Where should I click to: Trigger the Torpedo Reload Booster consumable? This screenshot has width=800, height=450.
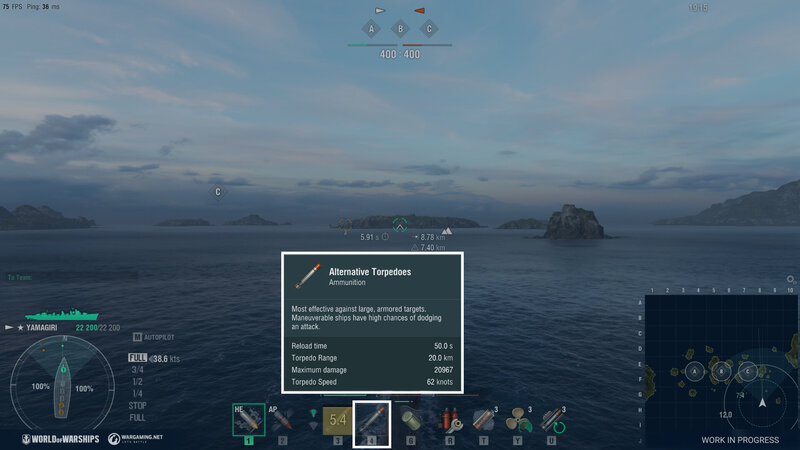[553, 420]
